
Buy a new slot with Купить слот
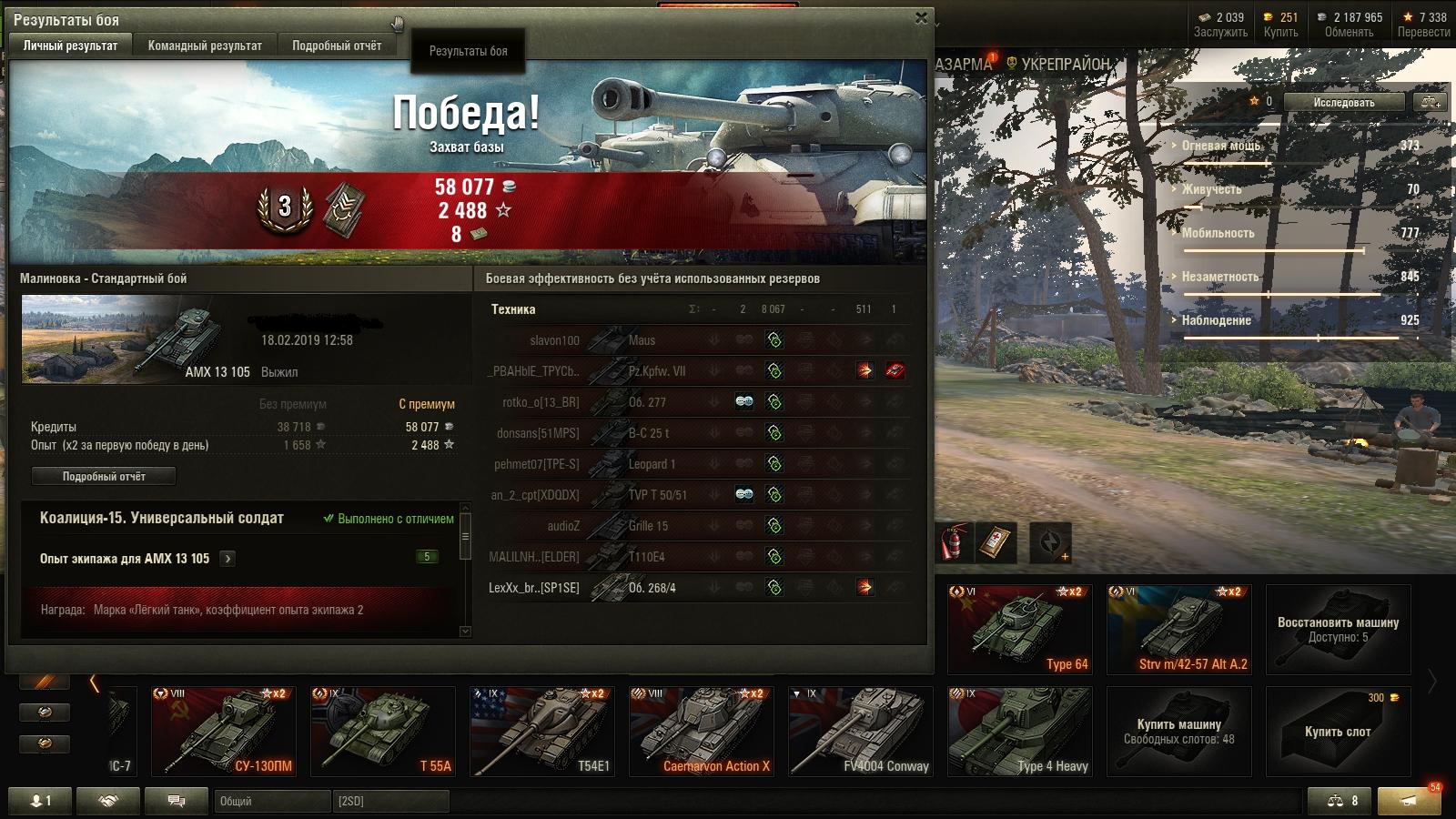click(x=1338, y=731)
